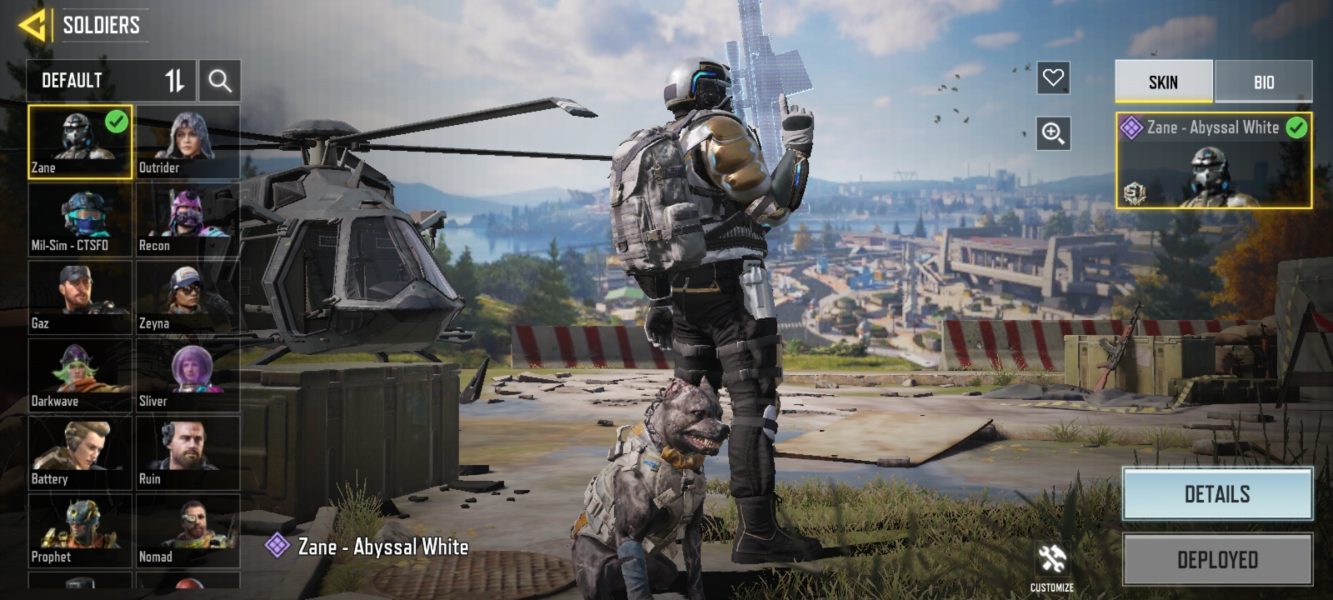Choose the Gaz soldier
Viewport: 1333px width, 600px height.
(80, 298)
